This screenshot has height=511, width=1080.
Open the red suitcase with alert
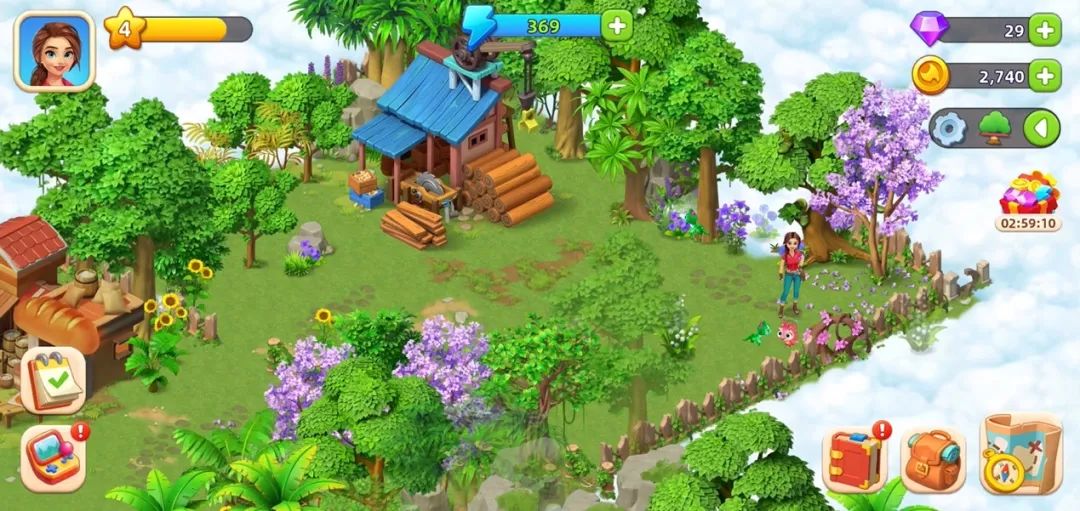855,459
